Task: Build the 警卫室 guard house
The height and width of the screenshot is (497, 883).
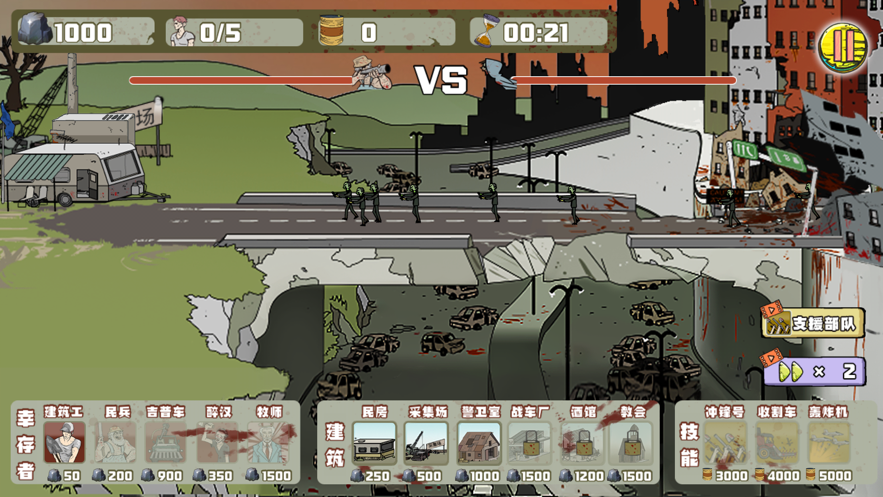Action: (478, 443)
